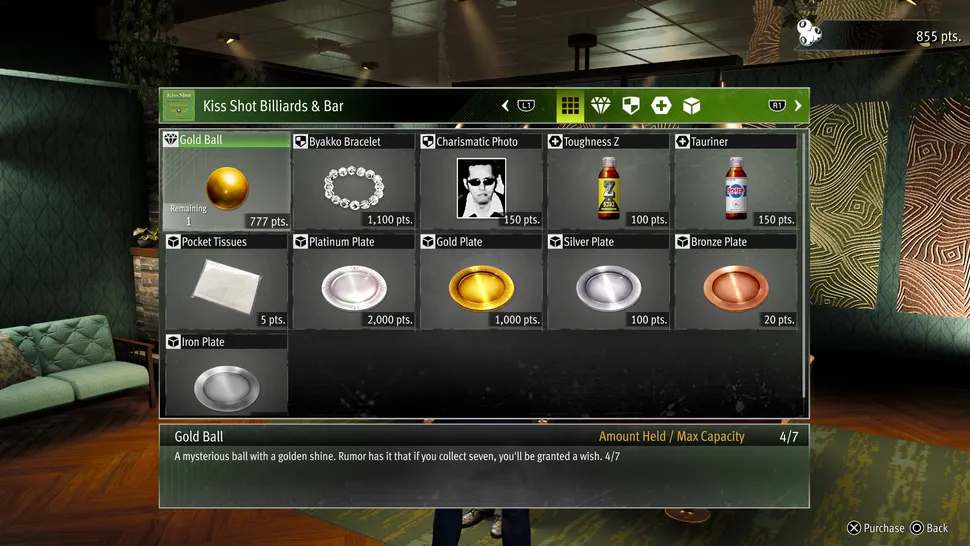The height and width of the screenshot is (546, 970).
Task: Show all items with the grid tab
Action: [x=570, y=106]
